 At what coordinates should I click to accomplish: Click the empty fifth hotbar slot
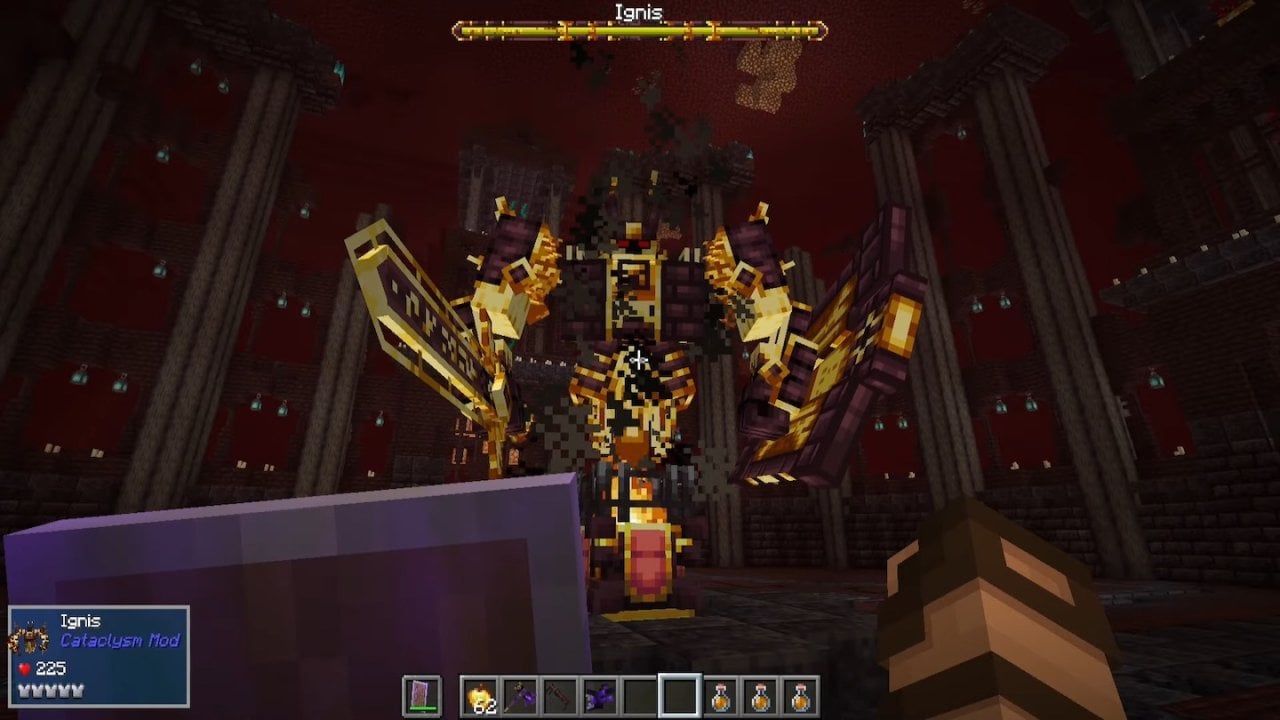coord(639,694)
